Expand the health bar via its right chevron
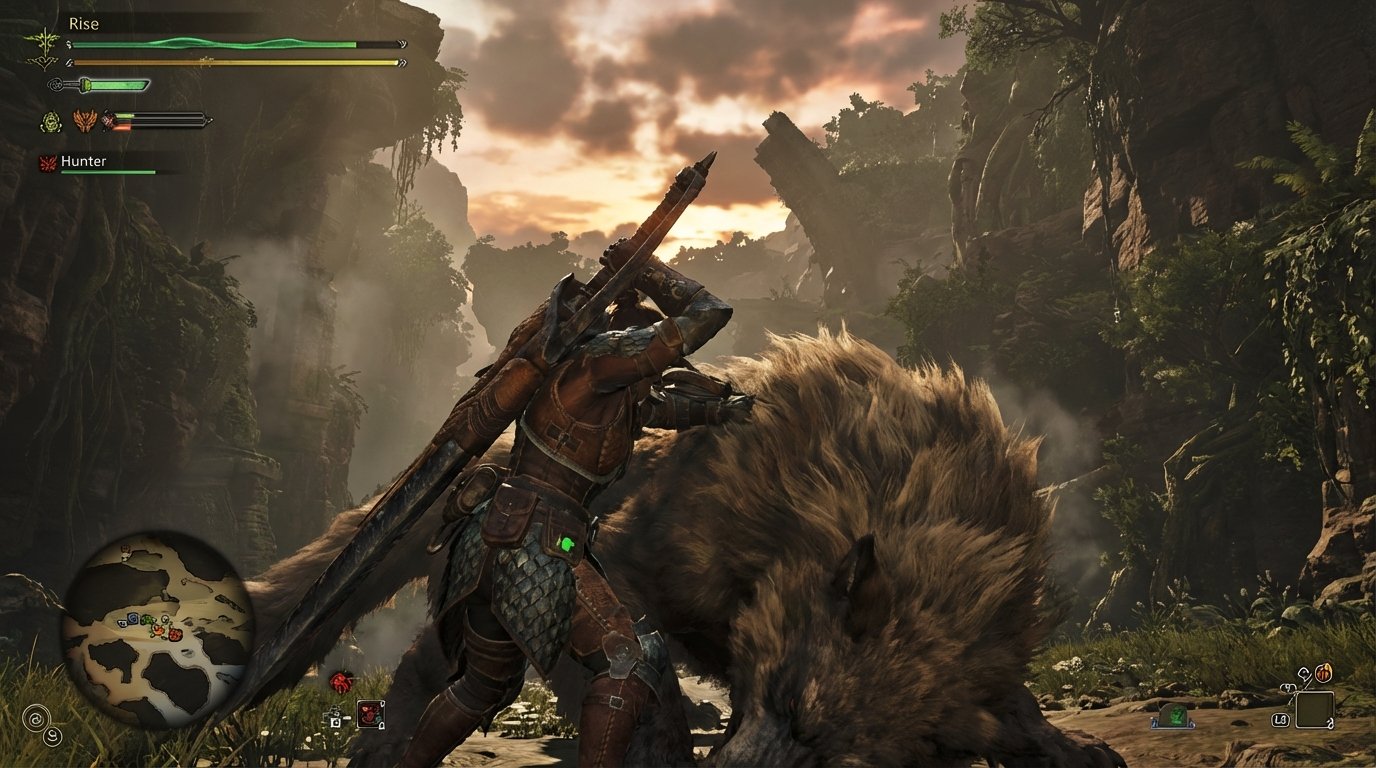The height and width of the screenshot is (768, 1376). [x=403, y=44]
